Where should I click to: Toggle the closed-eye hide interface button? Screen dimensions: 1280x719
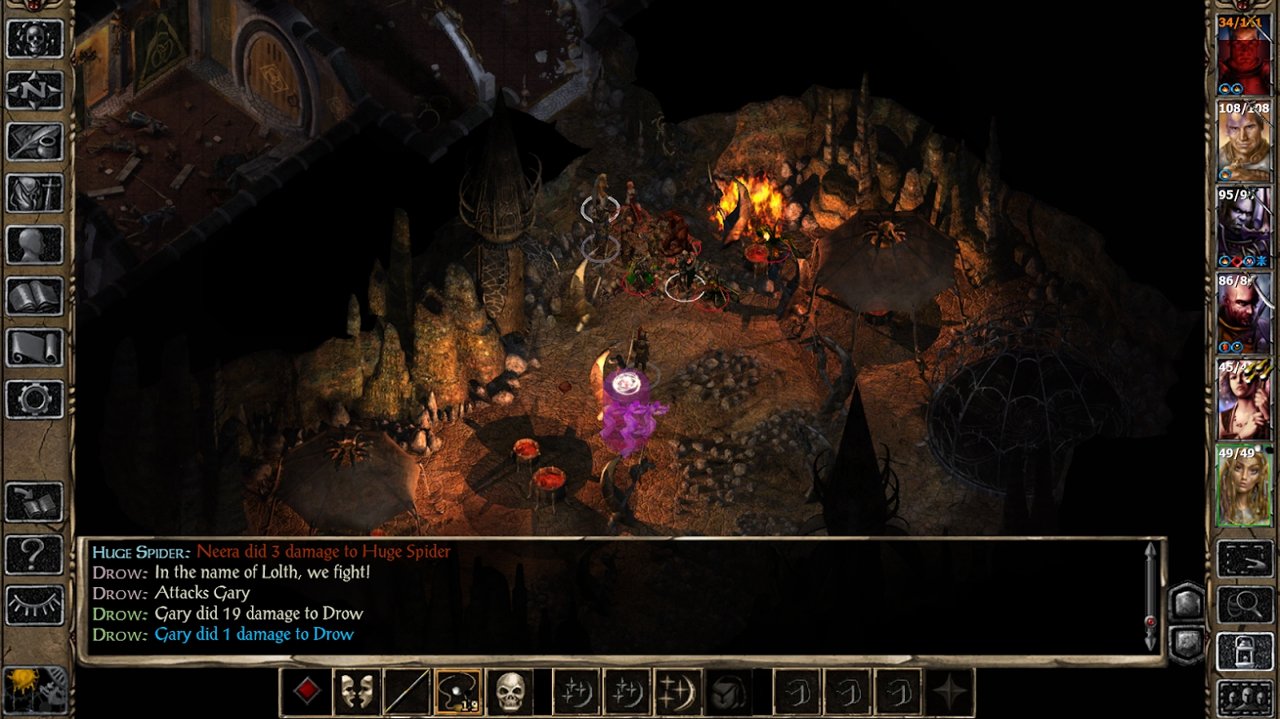pyautogui.click(x=35, y=605)
